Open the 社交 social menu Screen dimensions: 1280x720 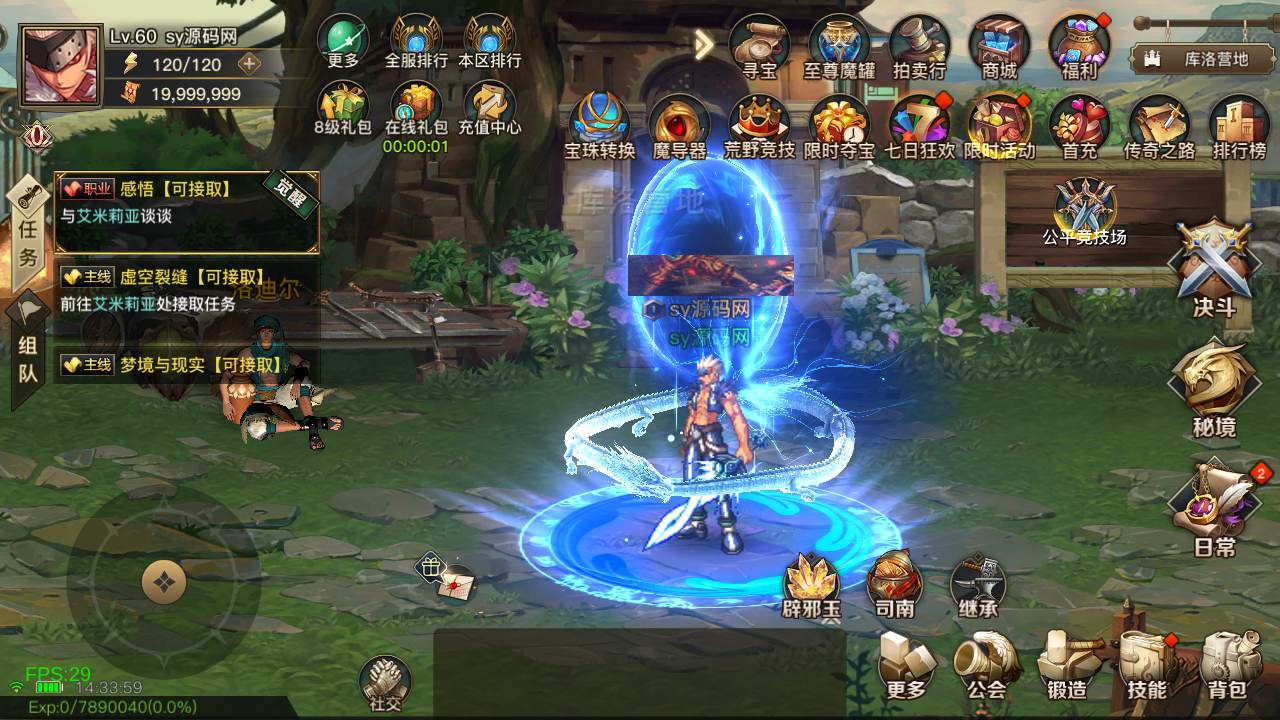point(385,682)
